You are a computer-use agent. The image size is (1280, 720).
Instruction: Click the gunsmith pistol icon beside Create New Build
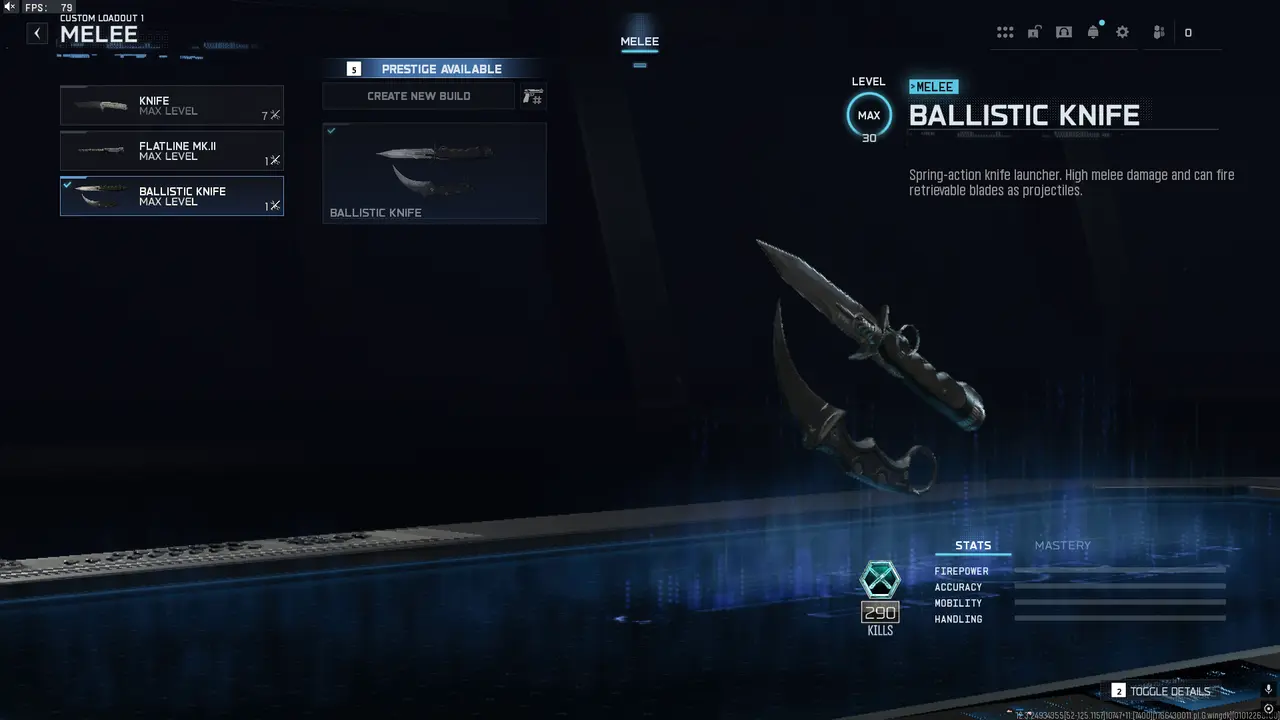coord(532,95)
